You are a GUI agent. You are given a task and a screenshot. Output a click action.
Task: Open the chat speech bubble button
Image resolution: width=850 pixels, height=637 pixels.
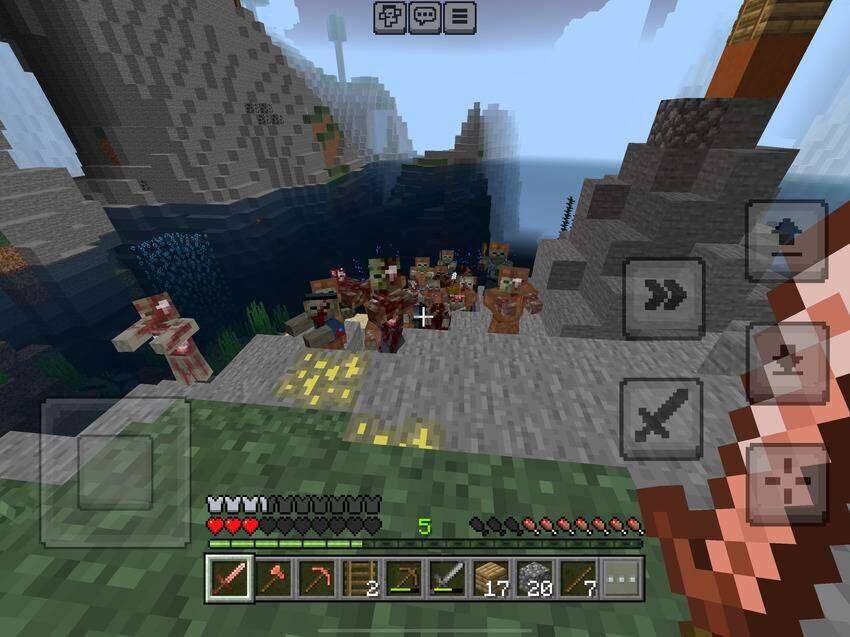pyautogui.click(x=425, y=17)
